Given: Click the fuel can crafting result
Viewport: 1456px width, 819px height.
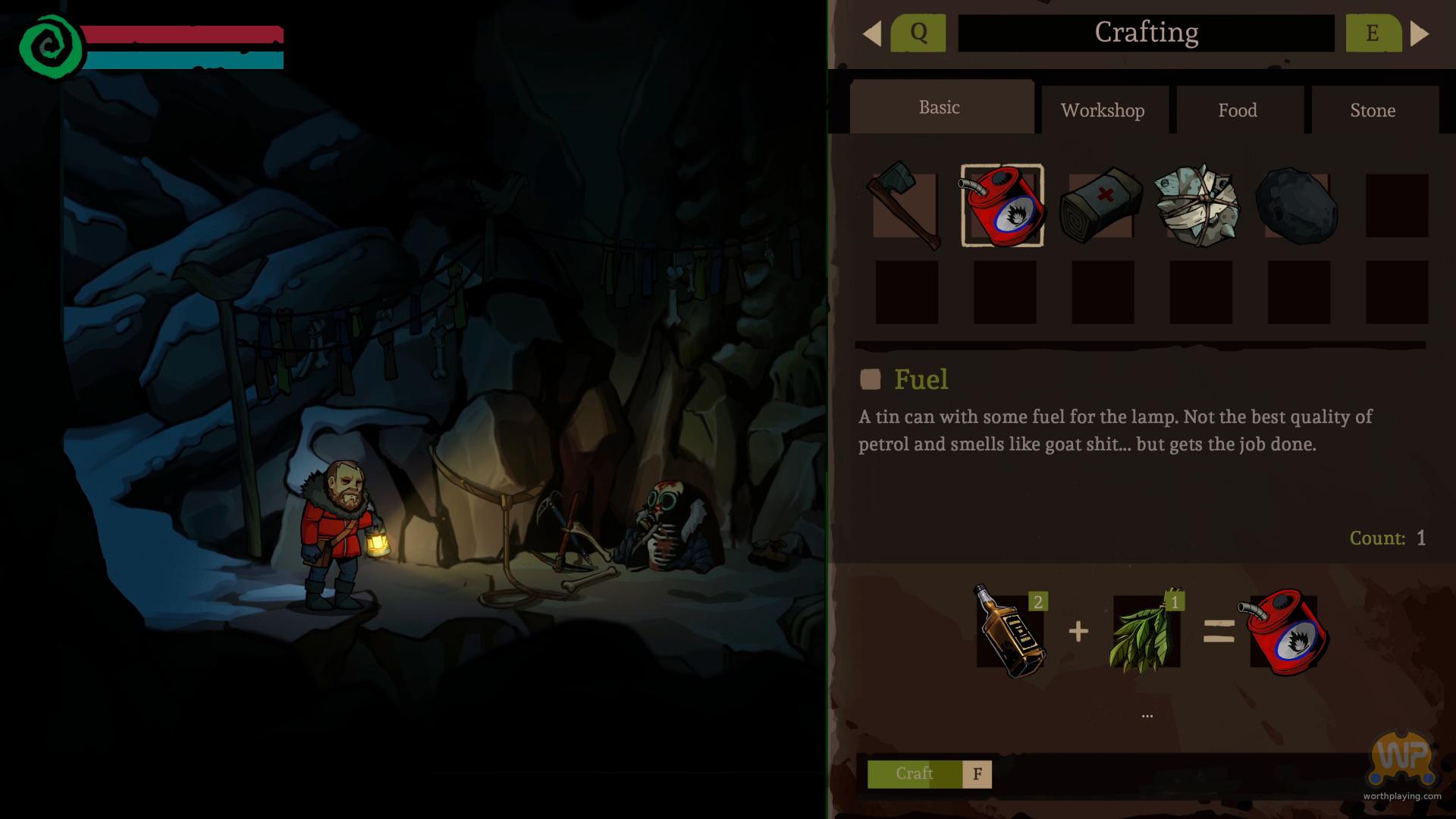Looking at the screenshot, I should [x=1285, y=632].
